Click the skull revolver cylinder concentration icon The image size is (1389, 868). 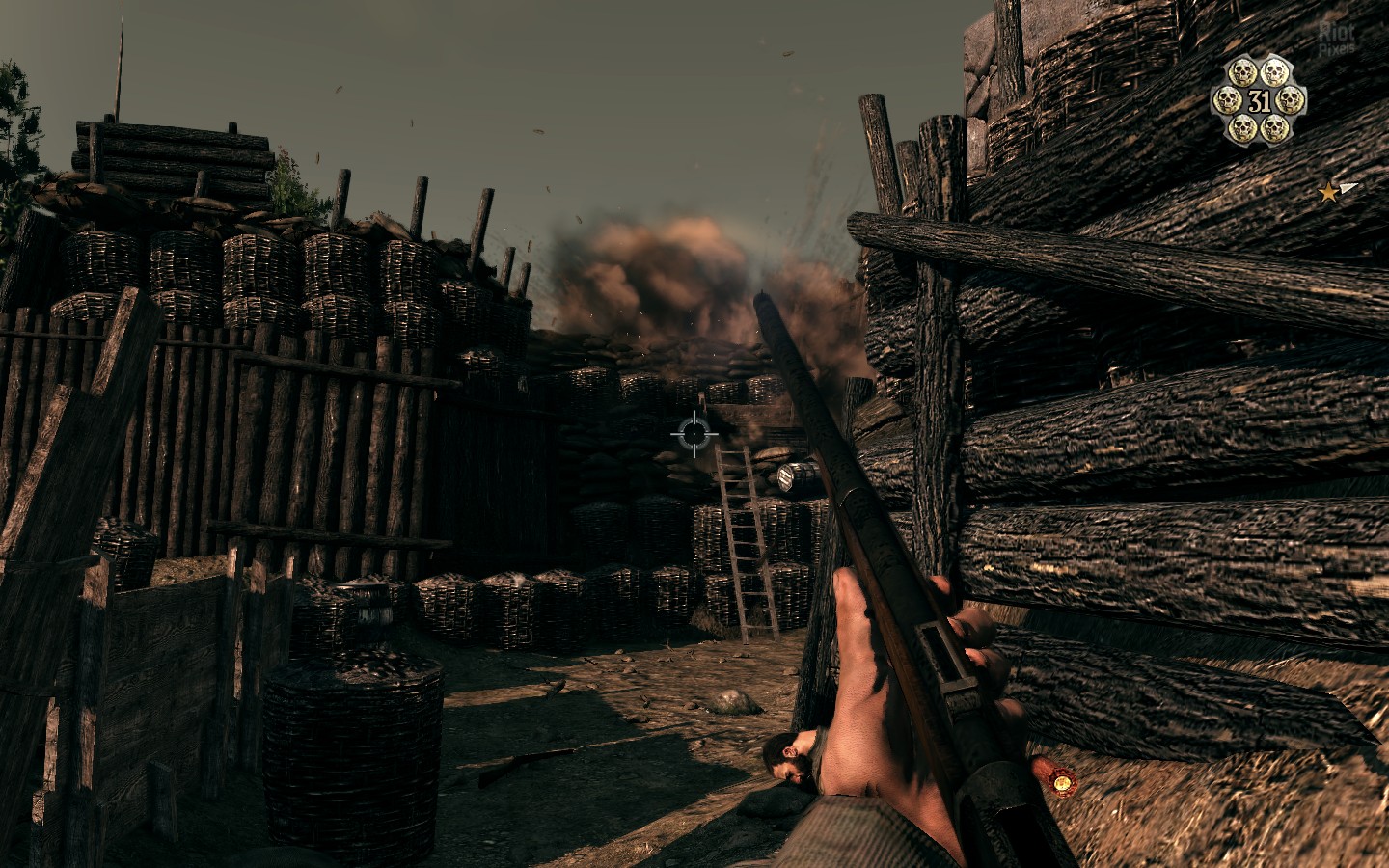[x=1259, y=99]
